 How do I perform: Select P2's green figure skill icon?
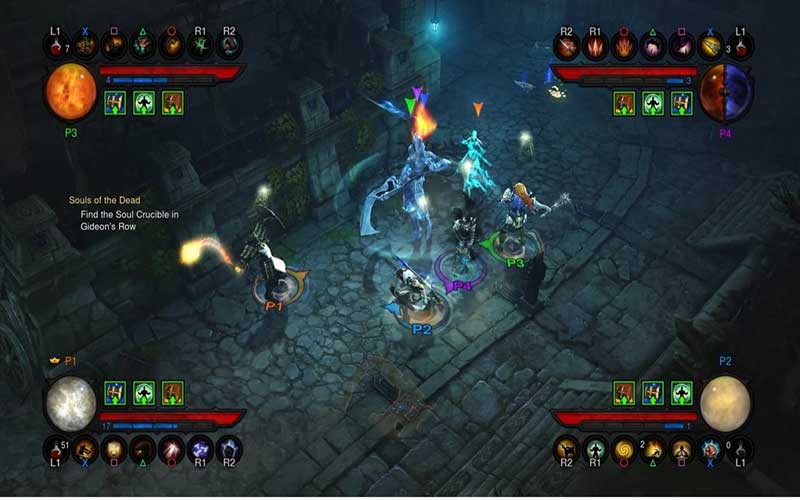point(597,449)
